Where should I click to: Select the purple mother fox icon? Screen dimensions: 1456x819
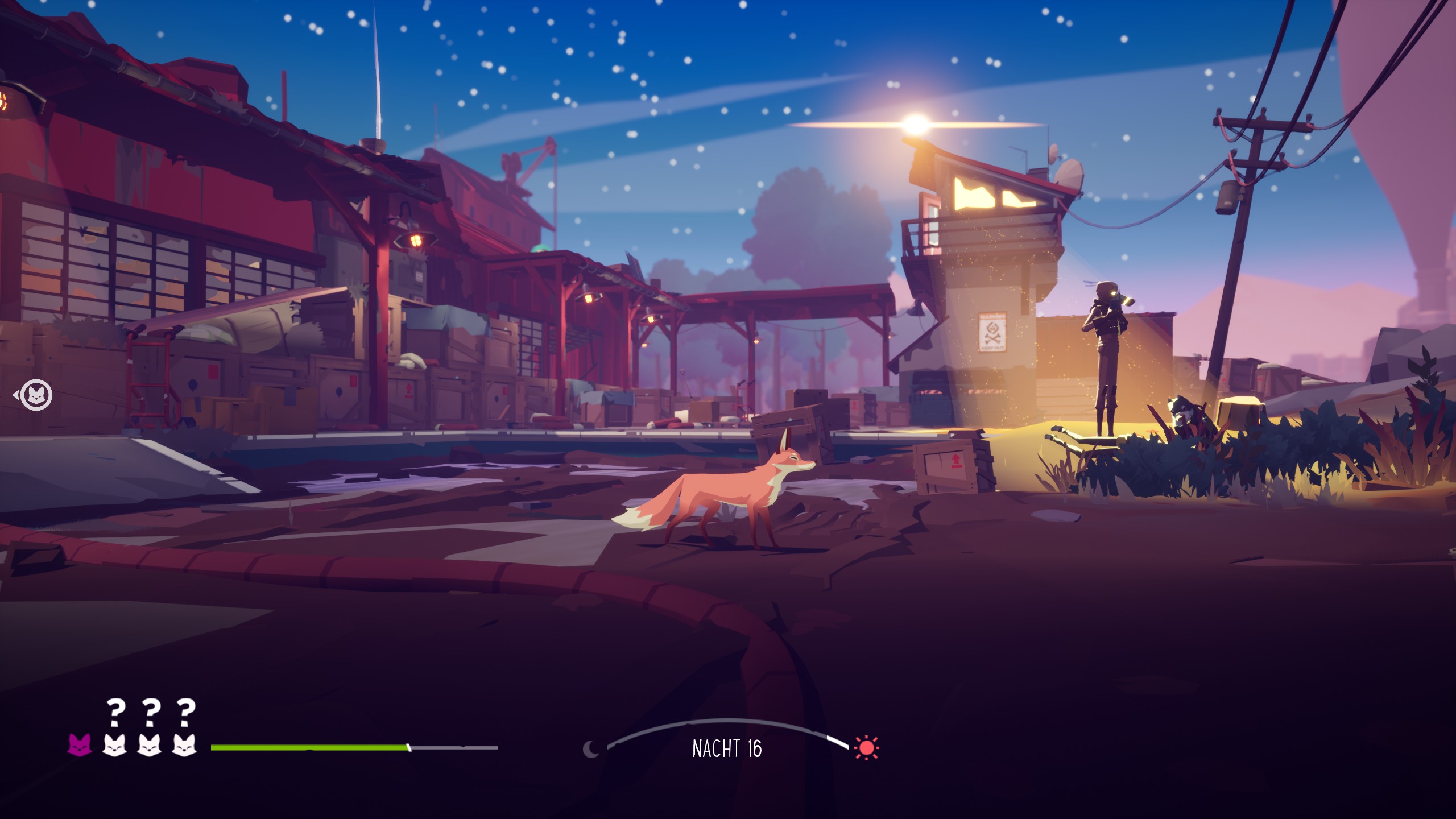[80, 744]
